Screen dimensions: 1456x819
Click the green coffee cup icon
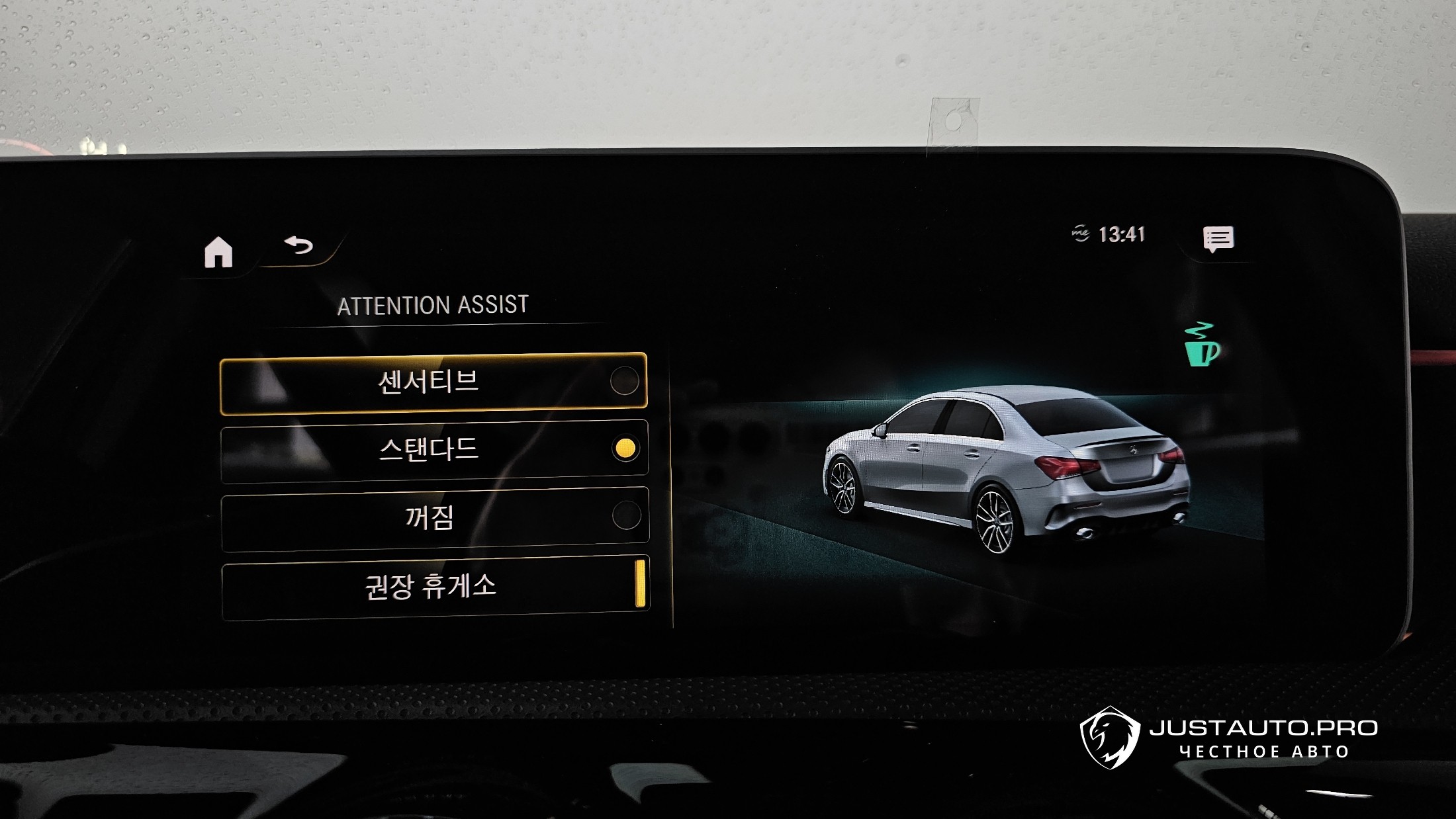[1201, 345]
